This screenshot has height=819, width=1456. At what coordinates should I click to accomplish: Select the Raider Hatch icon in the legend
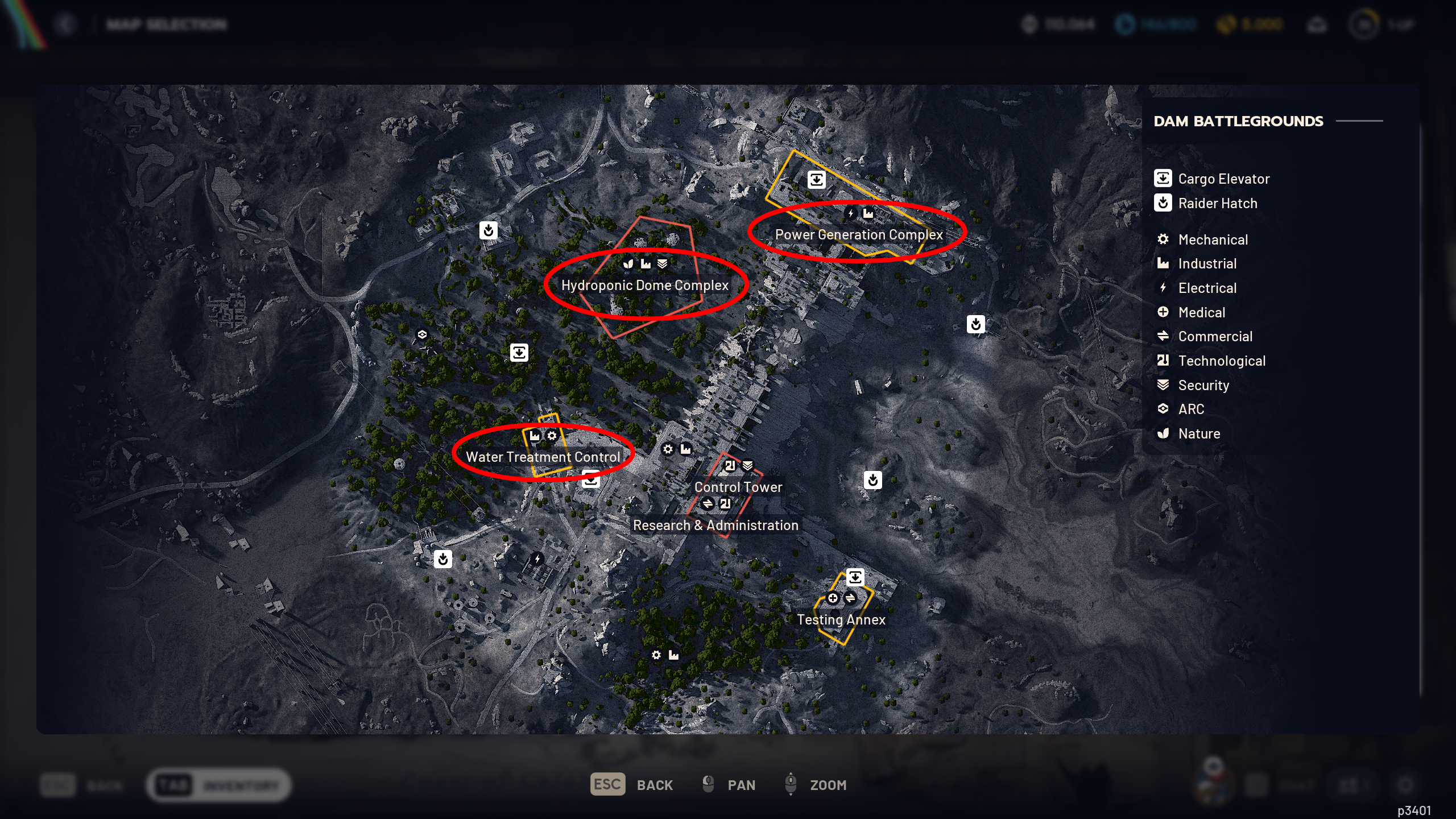[x=1163, y=203]
